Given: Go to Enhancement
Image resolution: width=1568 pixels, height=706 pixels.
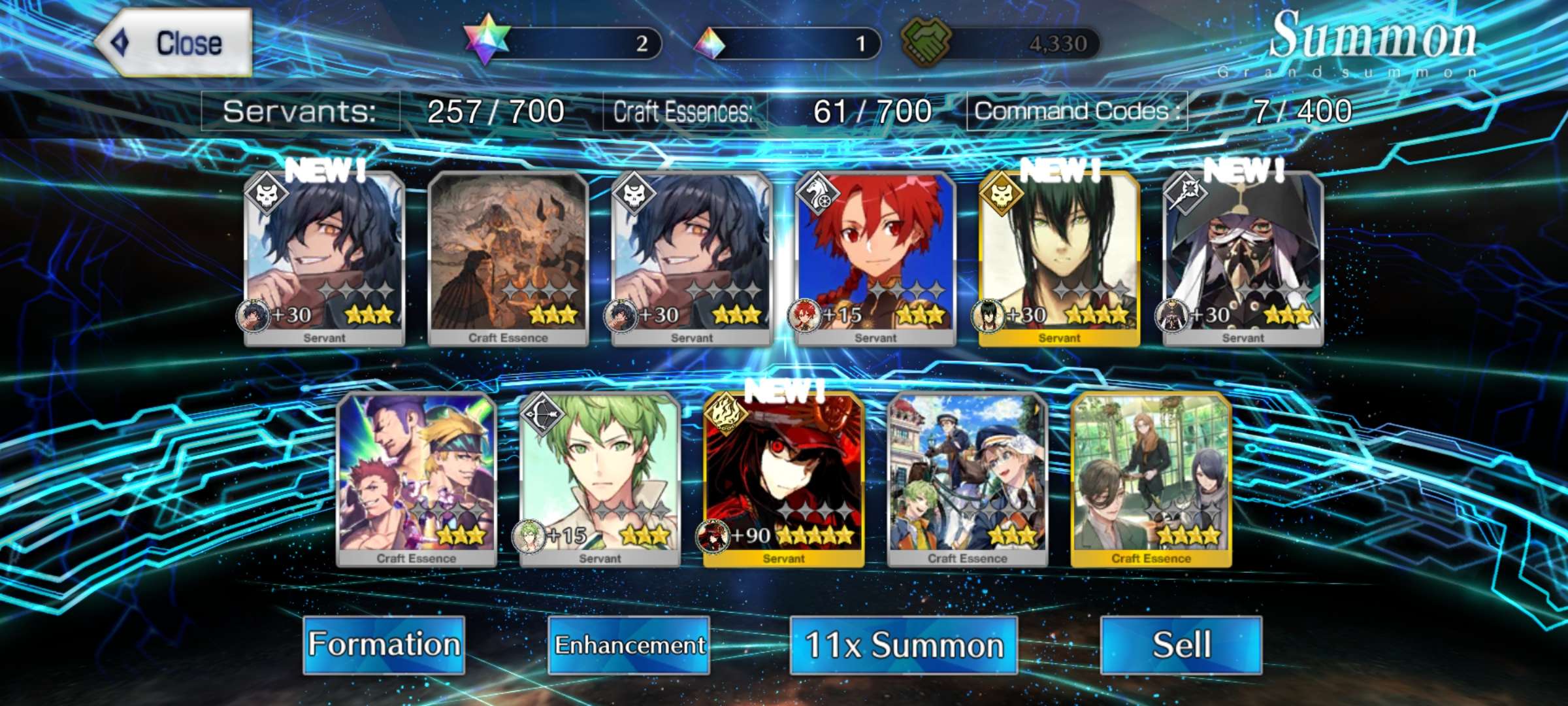Looking at the screenshot, I should tap(629, 645).
